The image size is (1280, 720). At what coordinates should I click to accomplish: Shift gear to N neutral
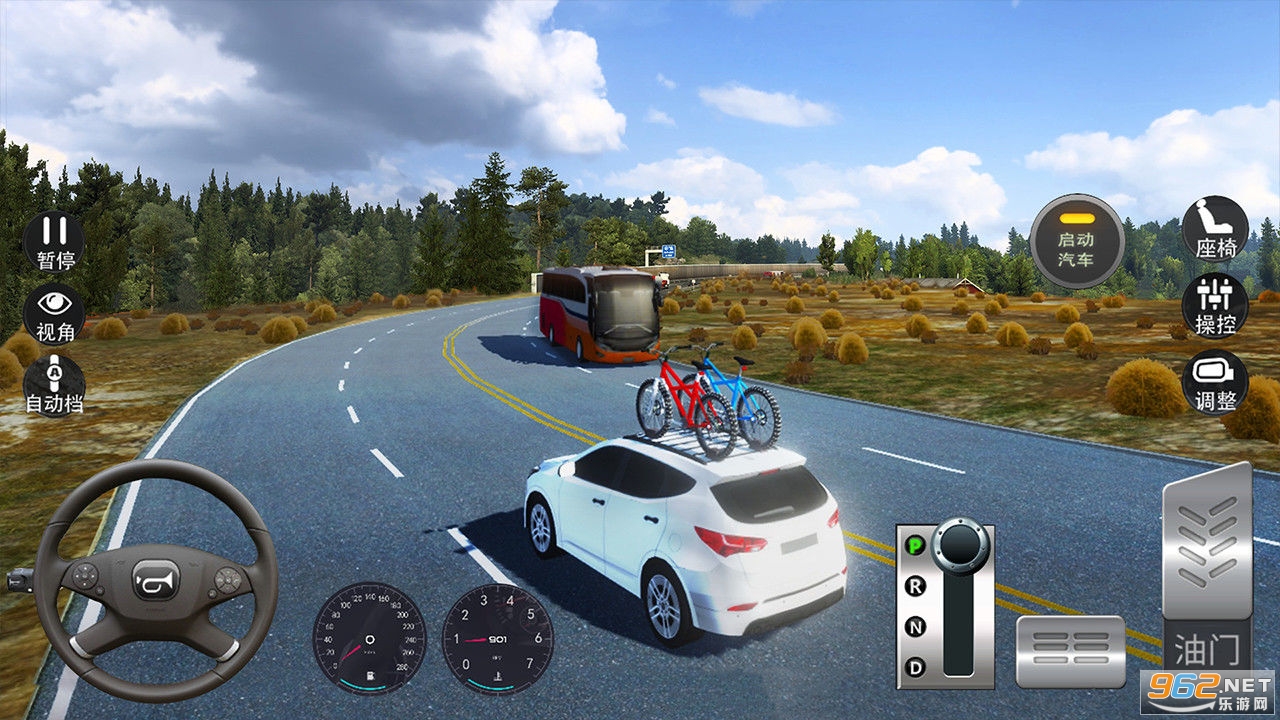point(915,627)
